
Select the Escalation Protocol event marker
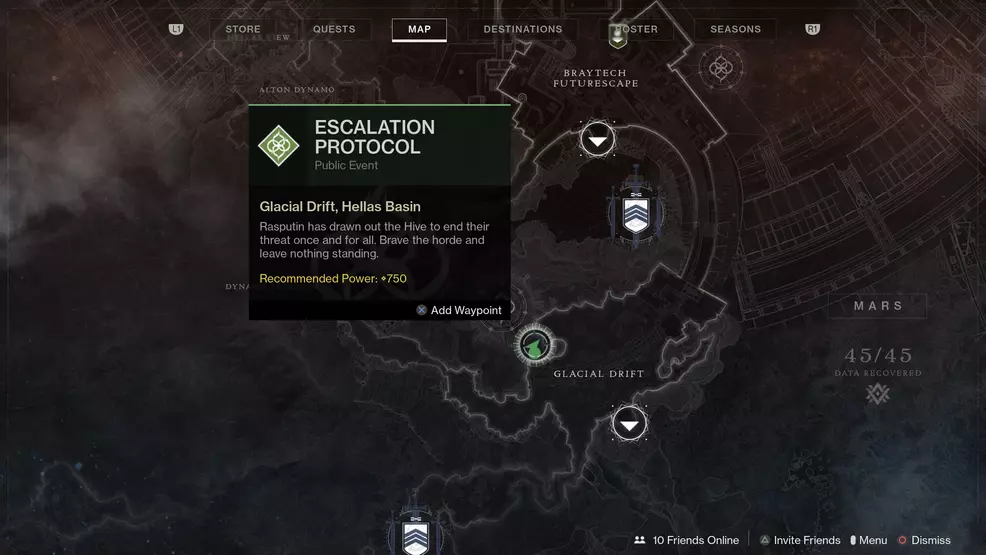click(x=534, y=346)
